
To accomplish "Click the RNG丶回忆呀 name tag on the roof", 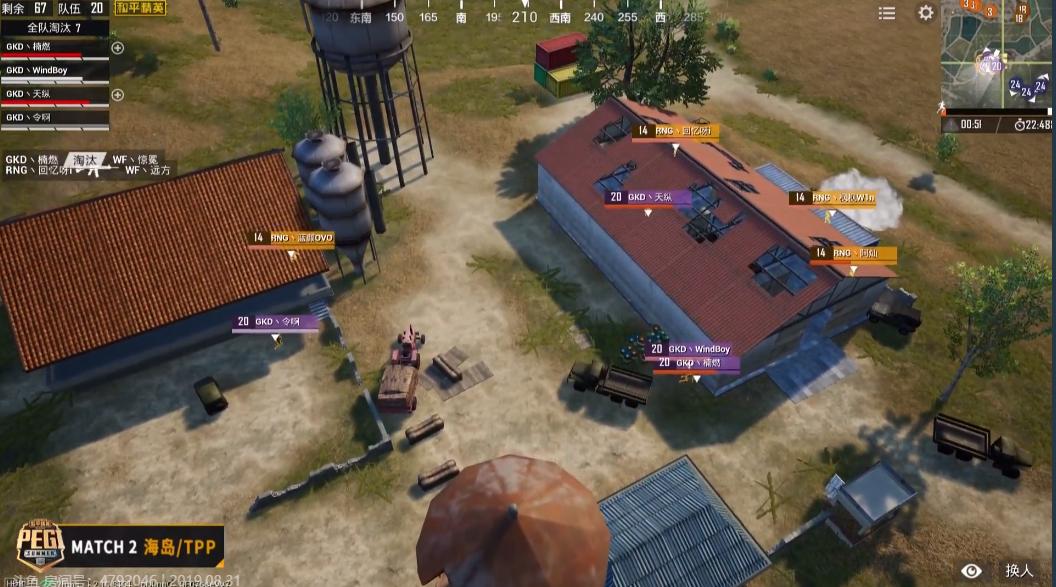I will click(x=675, y=131).
